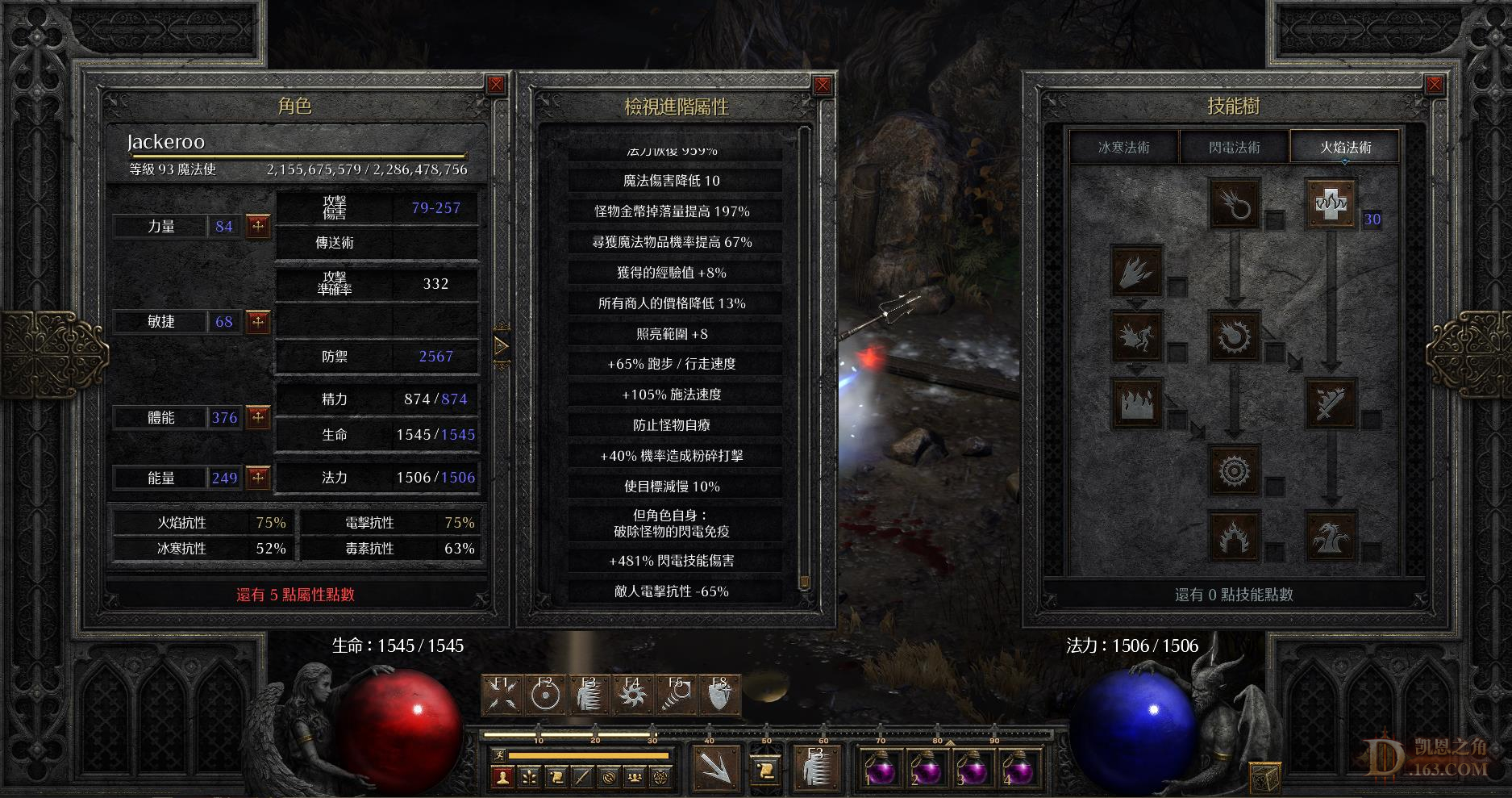This screenshot has width=1512, height=798.
Task: Close the skill tree panel
Action: coord(1434,85)
